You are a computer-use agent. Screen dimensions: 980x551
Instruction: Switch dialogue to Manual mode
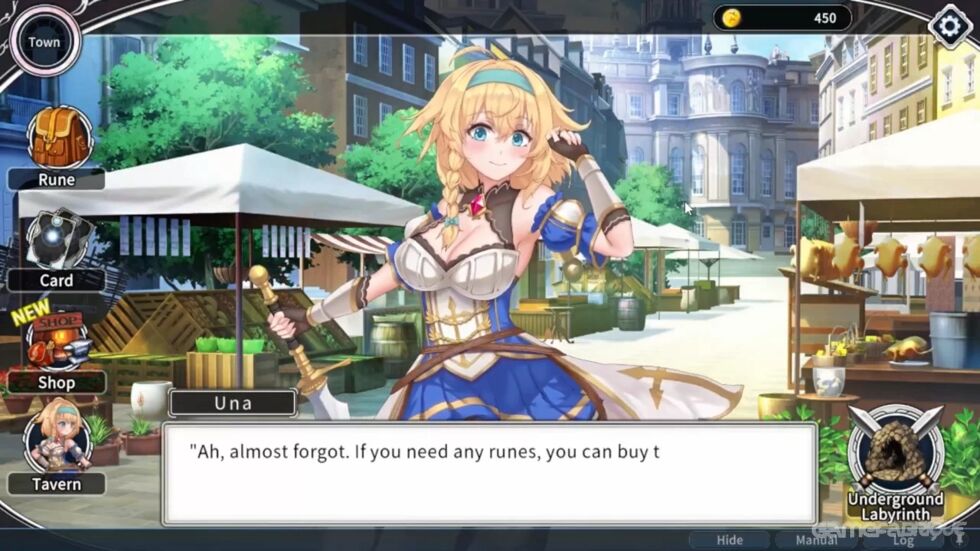coord(816,540)
